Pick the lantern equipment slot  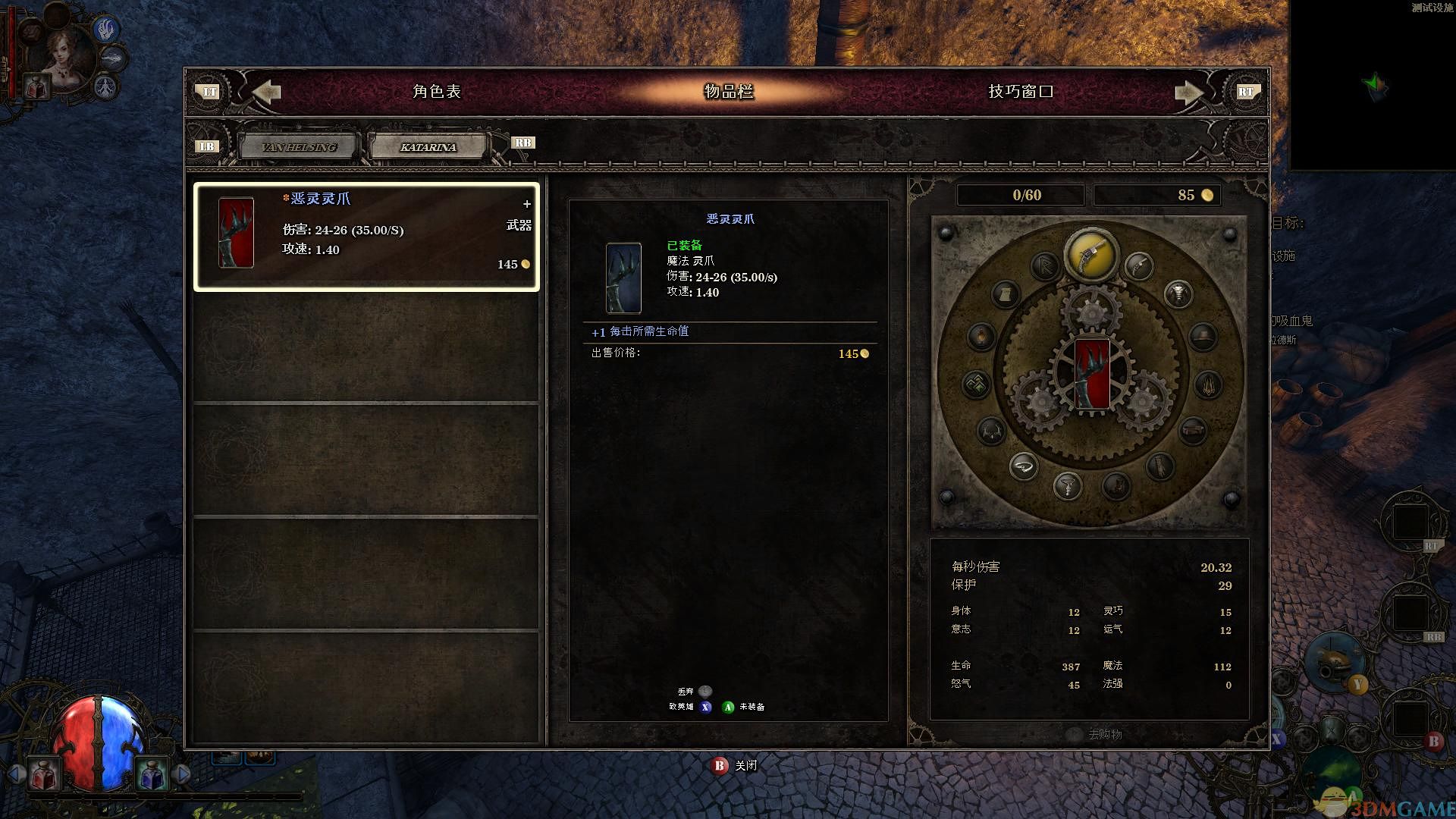pos(981,336)
